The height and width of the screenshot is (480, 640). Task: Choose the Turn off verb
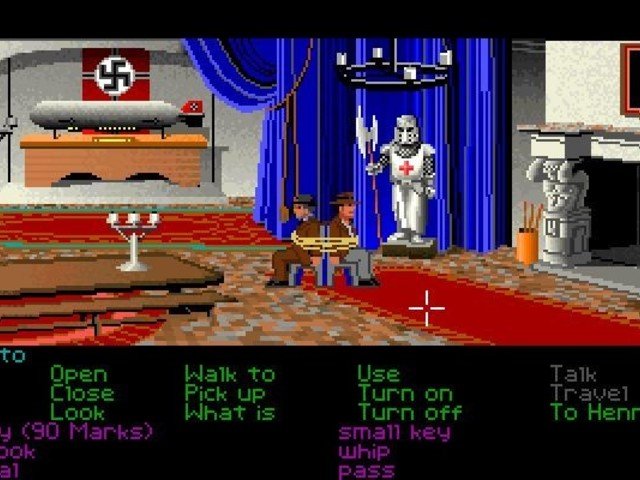(x=410, y=412)
